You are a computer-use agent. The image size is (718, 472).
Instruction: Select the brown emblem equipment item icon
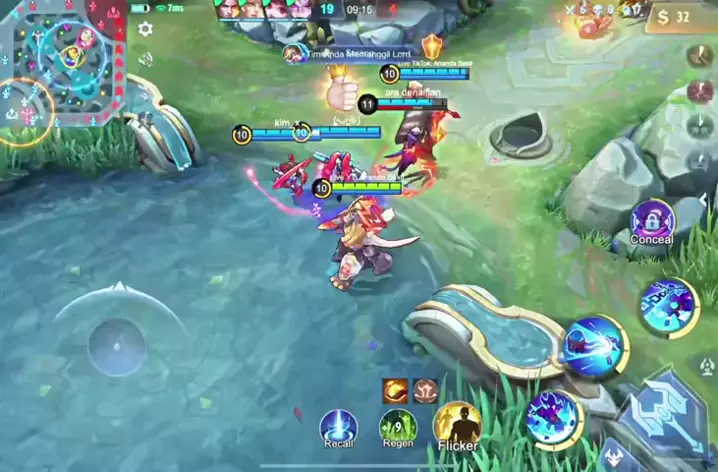point(426,389)
